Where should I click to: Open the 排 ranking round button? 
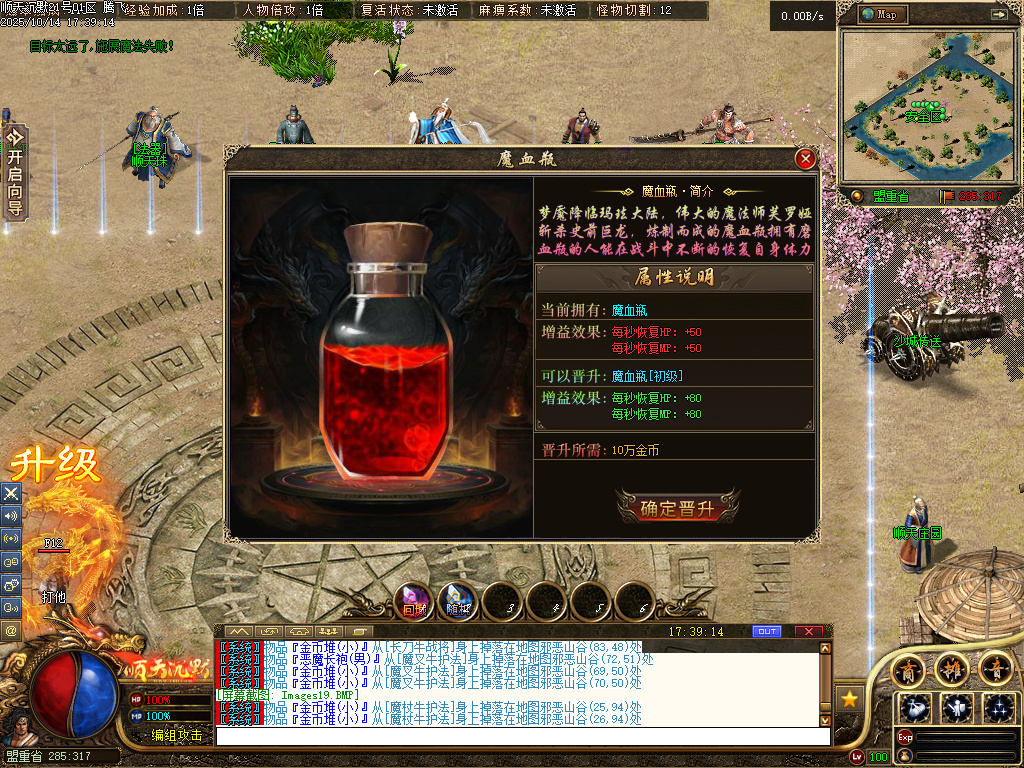[x=951, y=668]
